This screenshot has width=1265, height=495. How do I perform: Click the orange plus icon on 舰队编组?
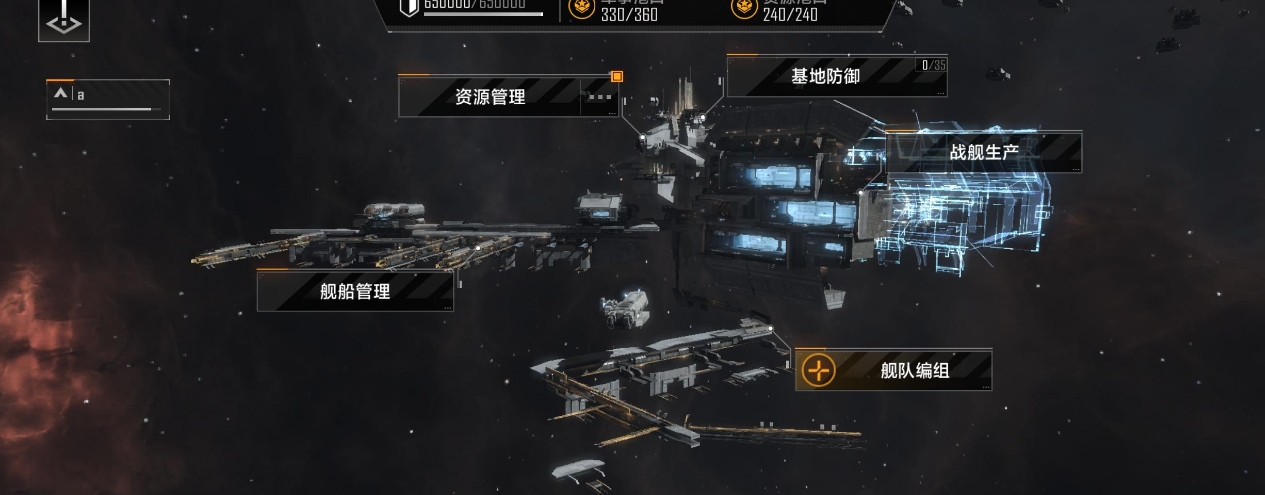click(x=819, y=370)
